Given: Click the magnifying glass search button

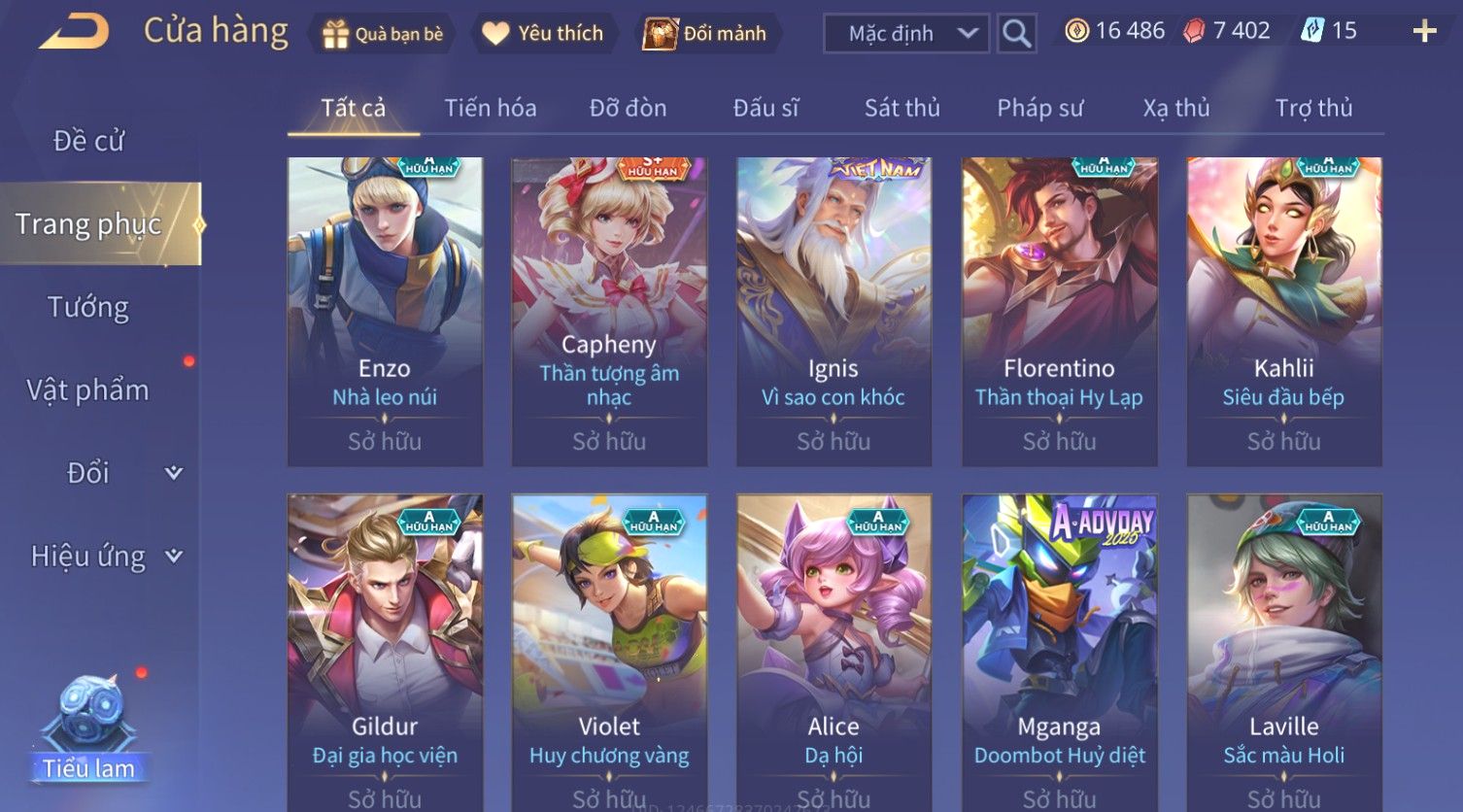Looking at the screenshot, I should point(1016,34).
